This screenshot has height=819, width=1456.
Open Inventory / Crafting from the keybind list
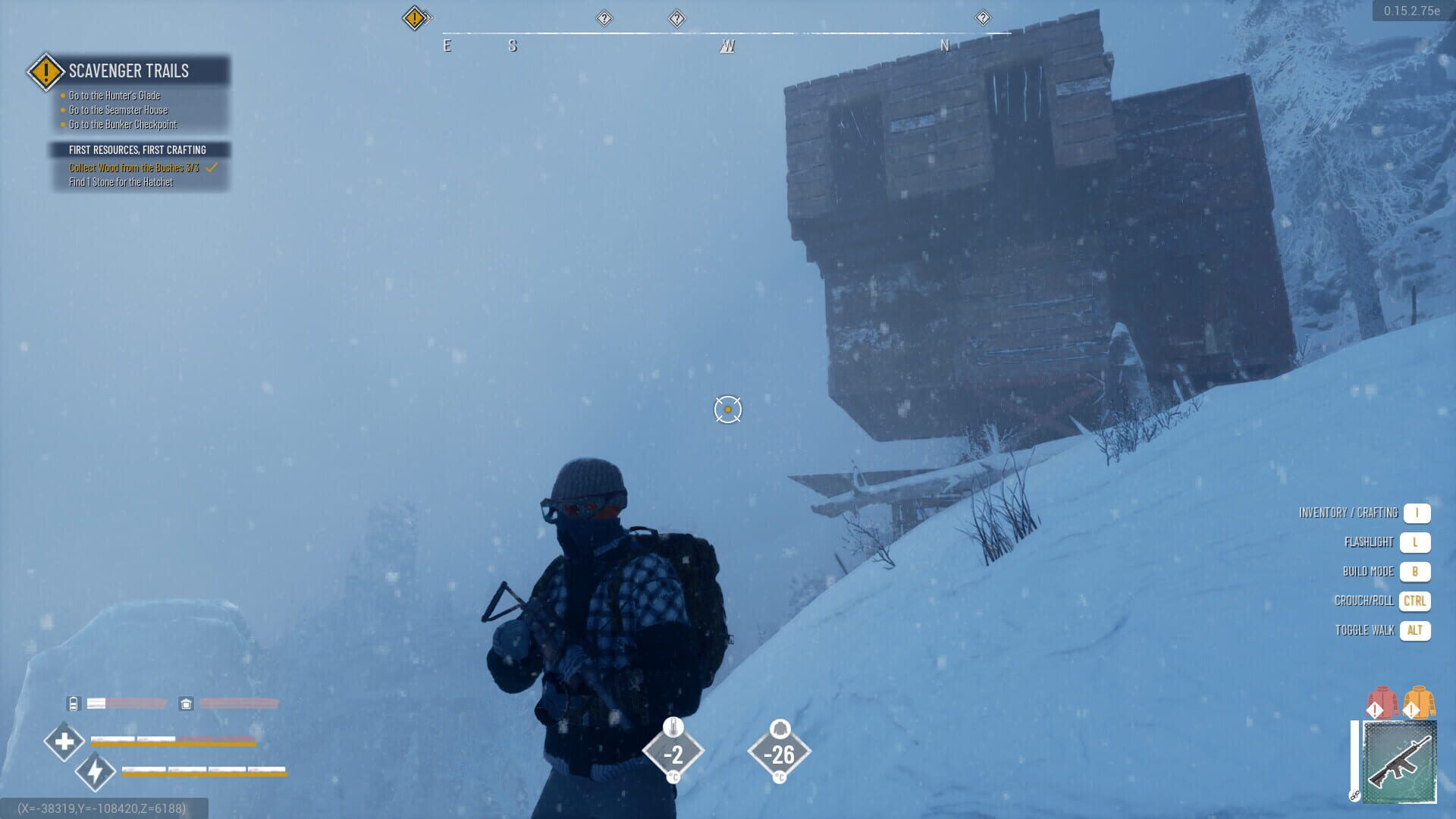[x=1415, y=512]
